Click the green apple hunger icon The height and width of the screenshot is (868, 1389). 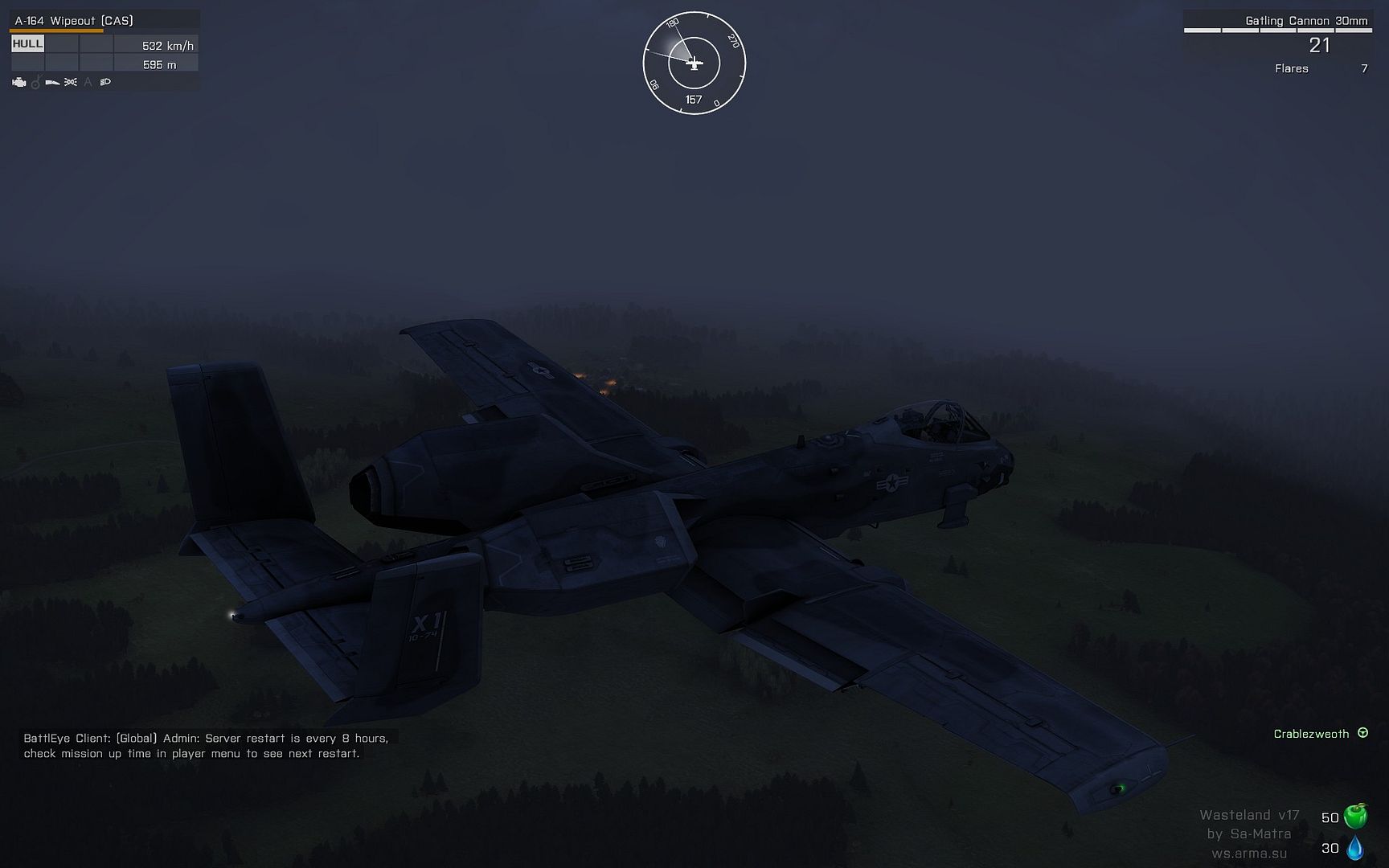pos(1355,817)
